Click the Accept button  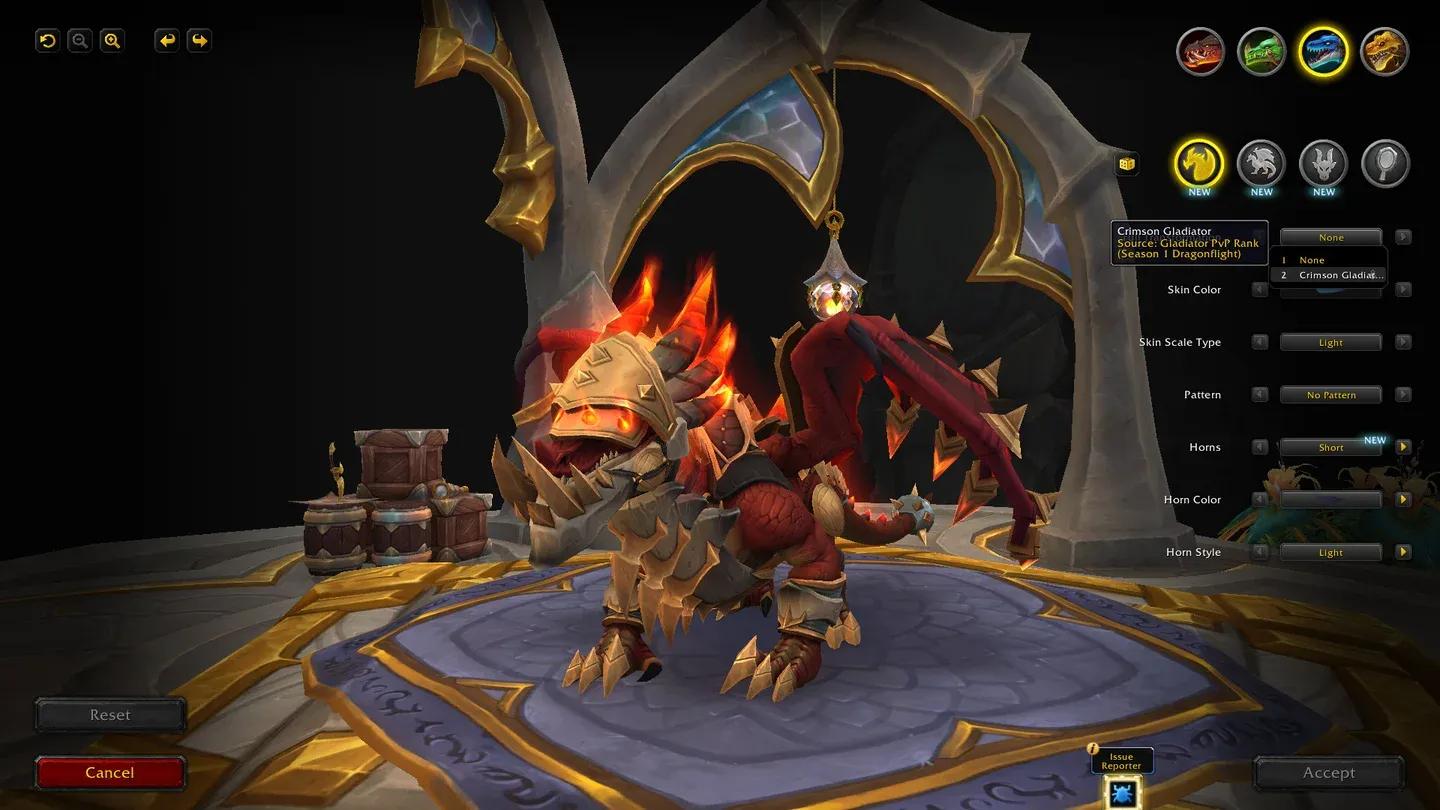tap(1329, 772)
